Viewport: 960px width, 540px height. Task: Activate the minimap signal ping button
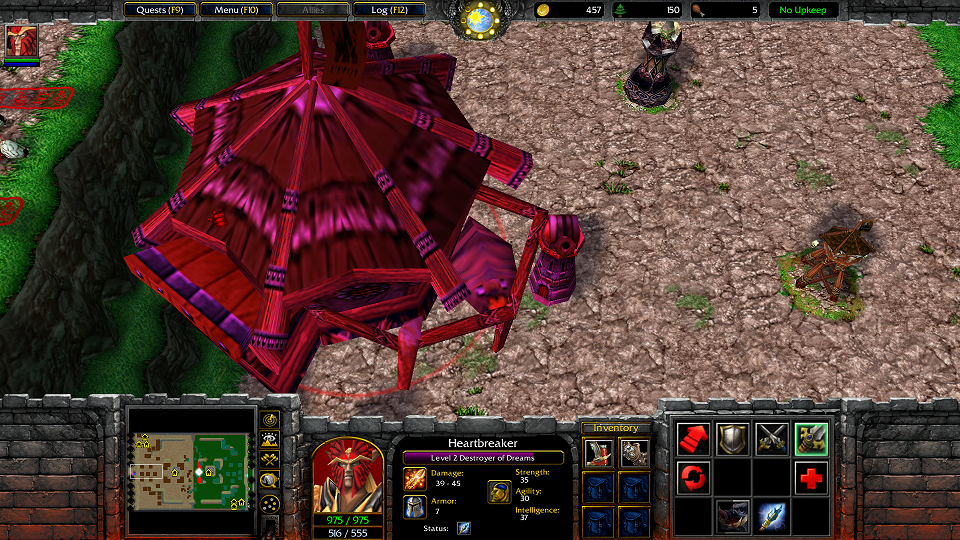click(269, 419)
